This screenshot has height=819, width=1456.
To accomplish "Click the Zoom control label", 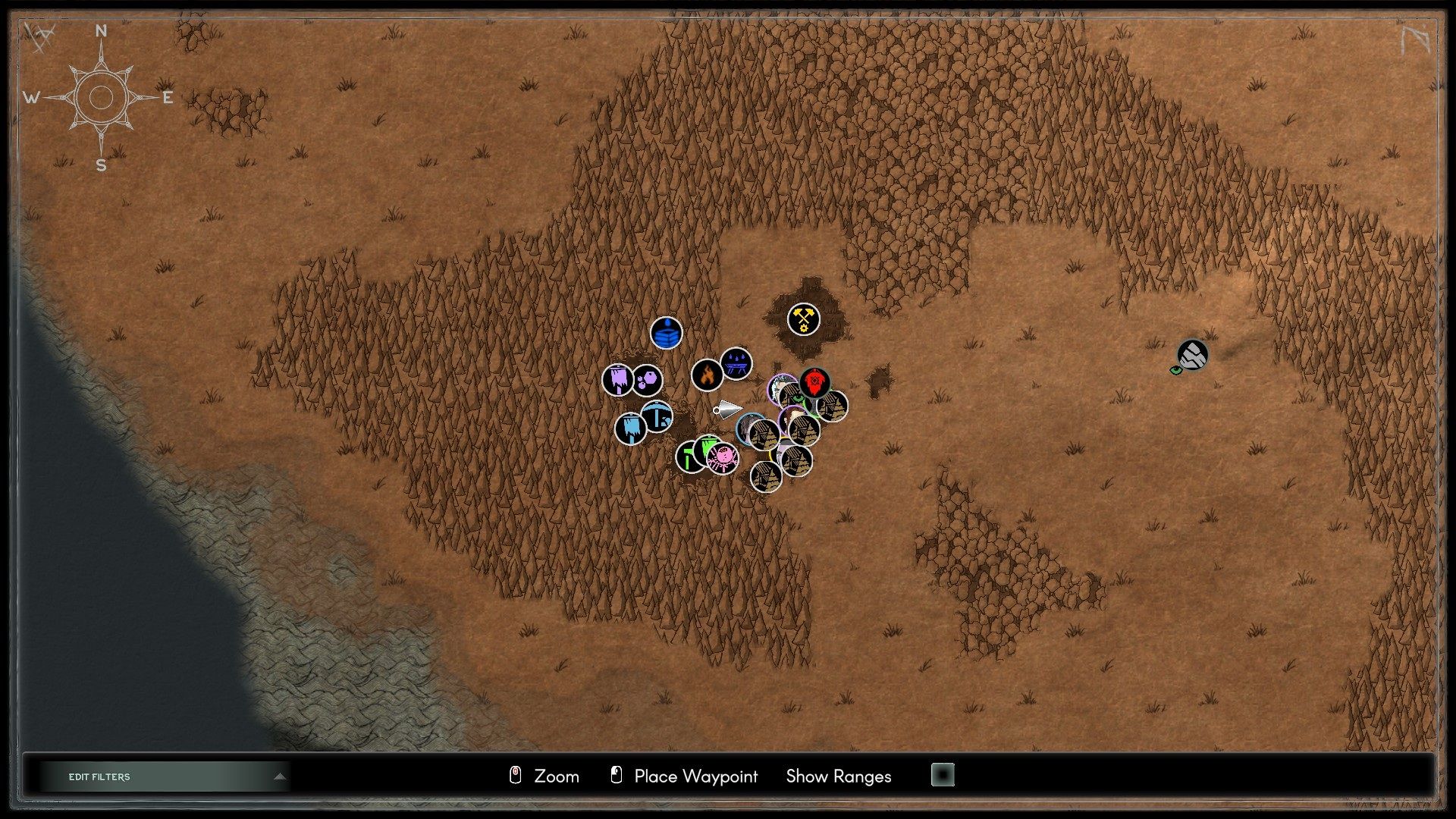I will 556,777.
